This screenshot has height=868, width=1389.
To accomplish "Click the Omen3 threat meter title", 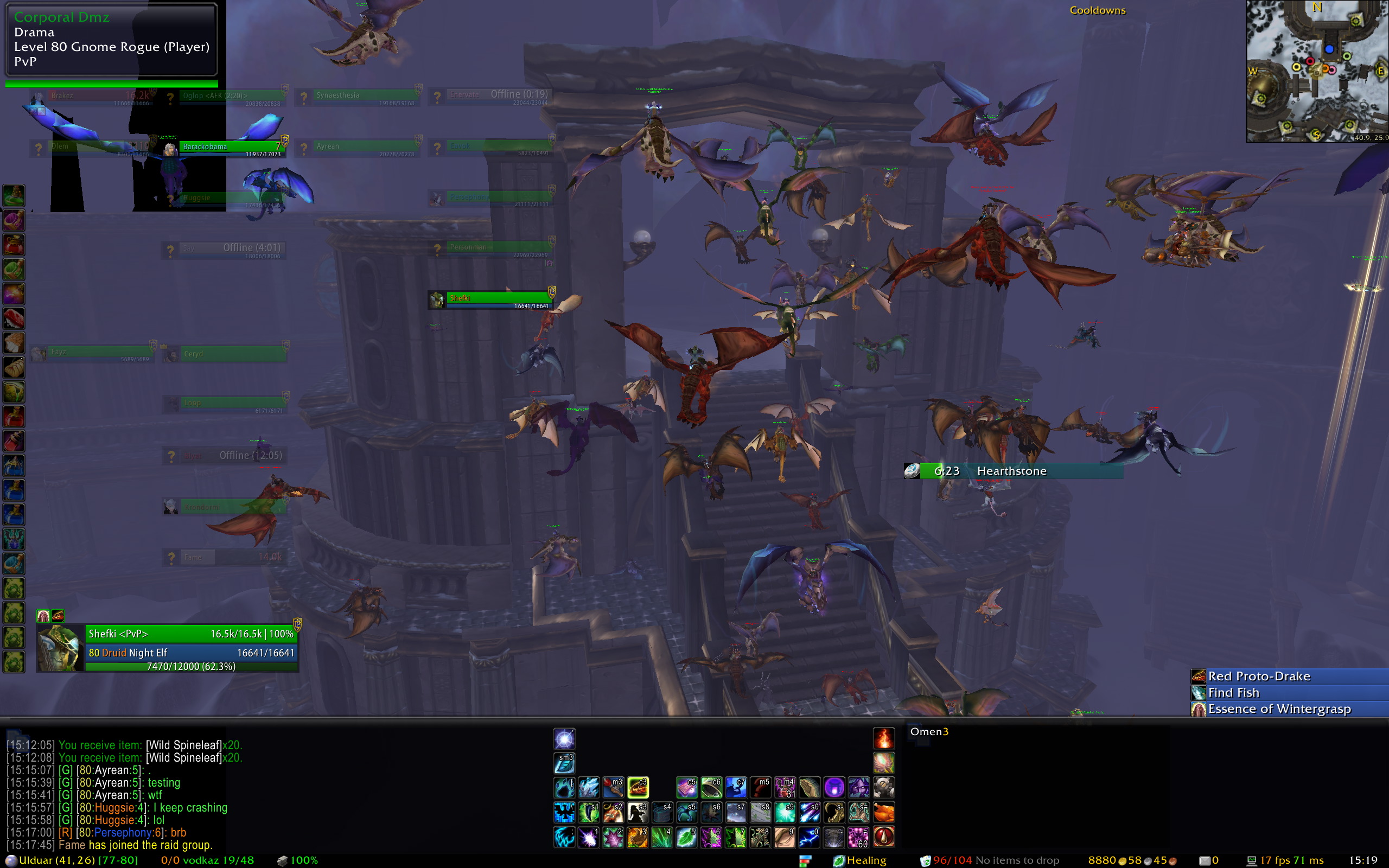I will (929, 731).
